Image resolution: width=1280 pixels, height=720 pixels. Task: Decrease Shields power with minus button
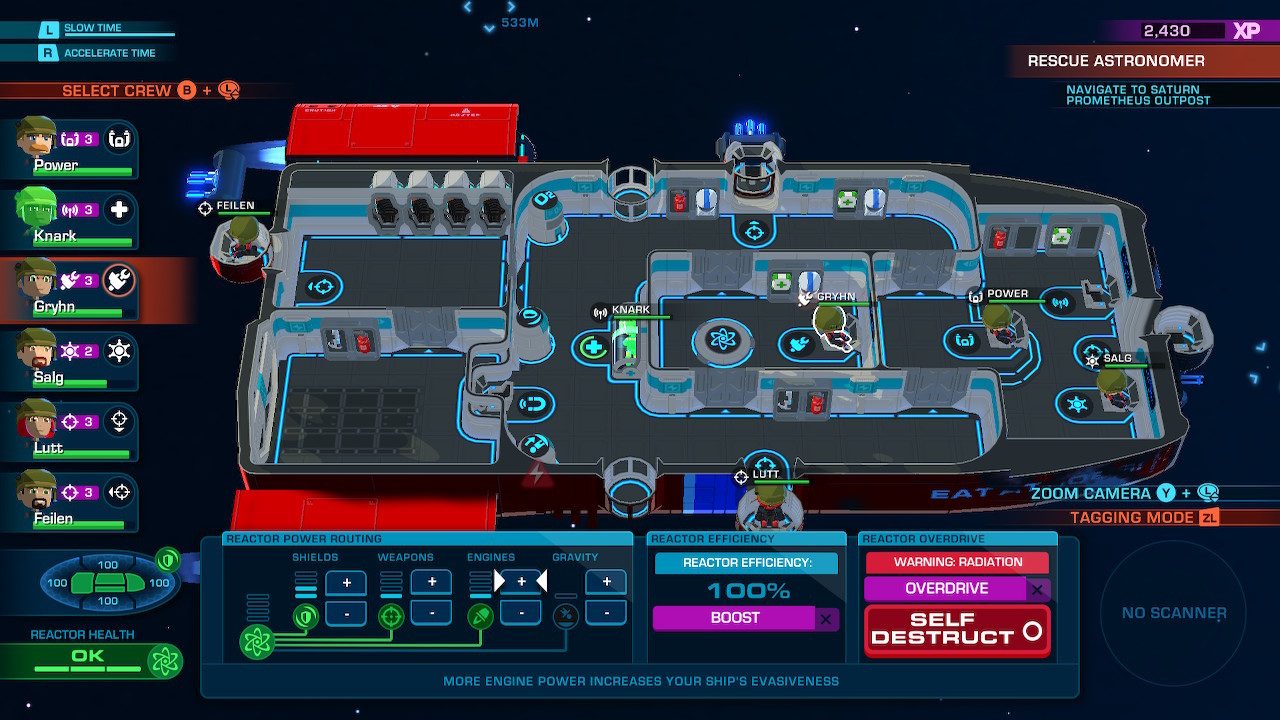(x=346, y=612)
